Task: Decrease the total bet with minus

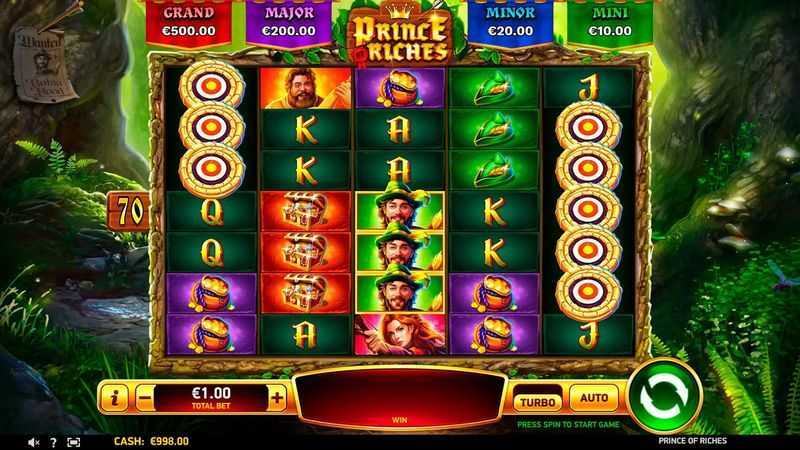Action: (x=144, y=398)
